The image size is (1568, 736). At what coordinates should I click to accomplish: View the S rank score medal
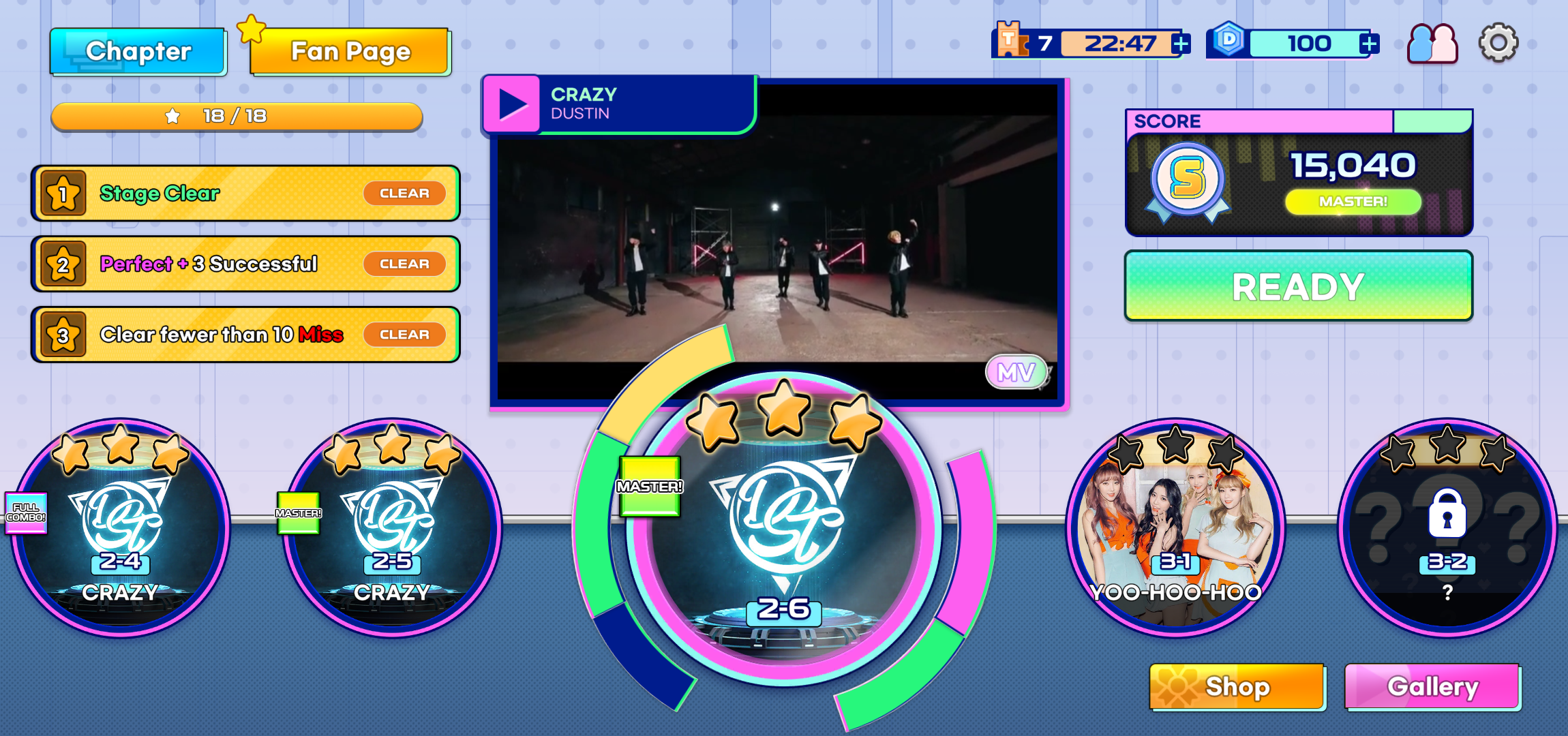pyautogui.click(x=1186, y=179)
